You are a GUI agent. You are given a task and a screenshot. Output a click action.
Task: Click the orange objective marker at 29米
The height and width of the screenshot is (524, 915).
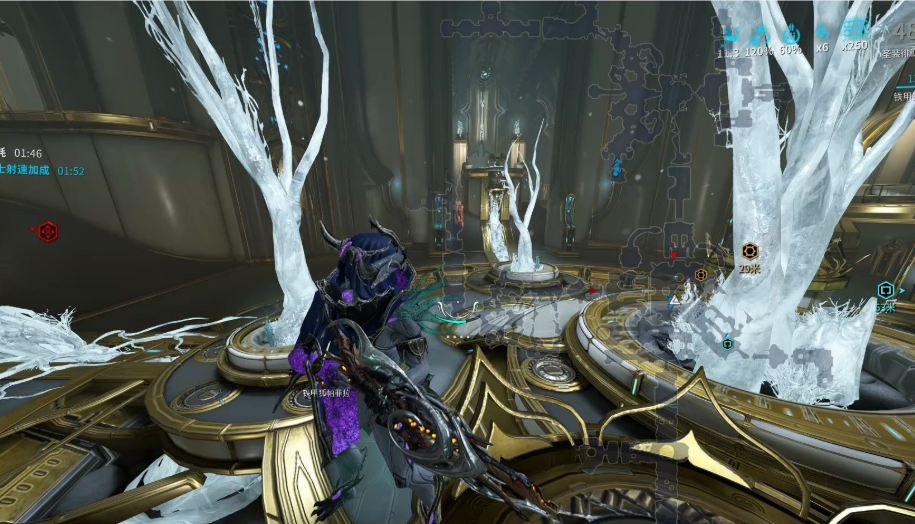(750, 251)
